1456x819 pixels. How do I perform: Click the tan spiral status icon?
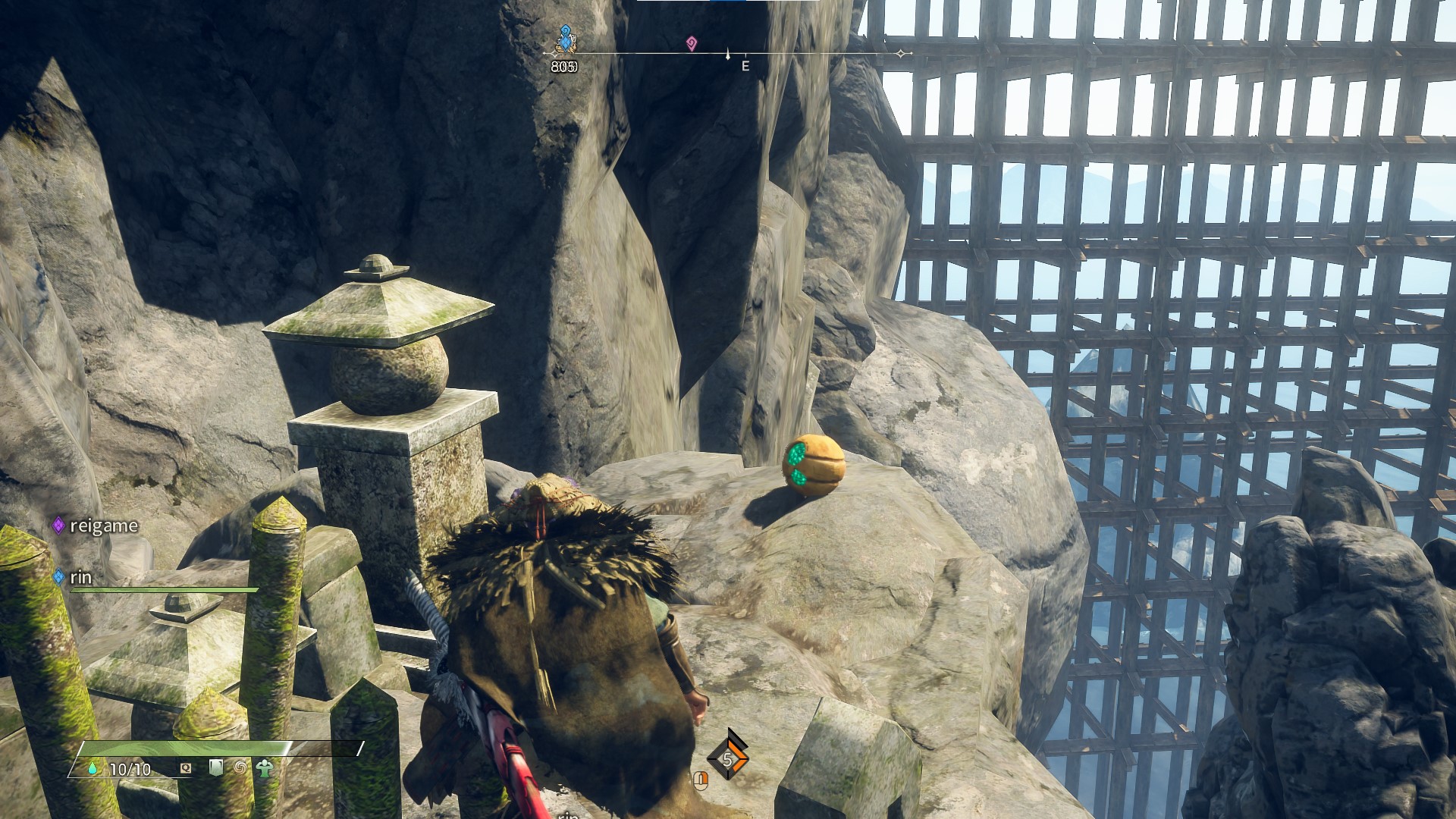pyautogui.click(x=240, y=768)
